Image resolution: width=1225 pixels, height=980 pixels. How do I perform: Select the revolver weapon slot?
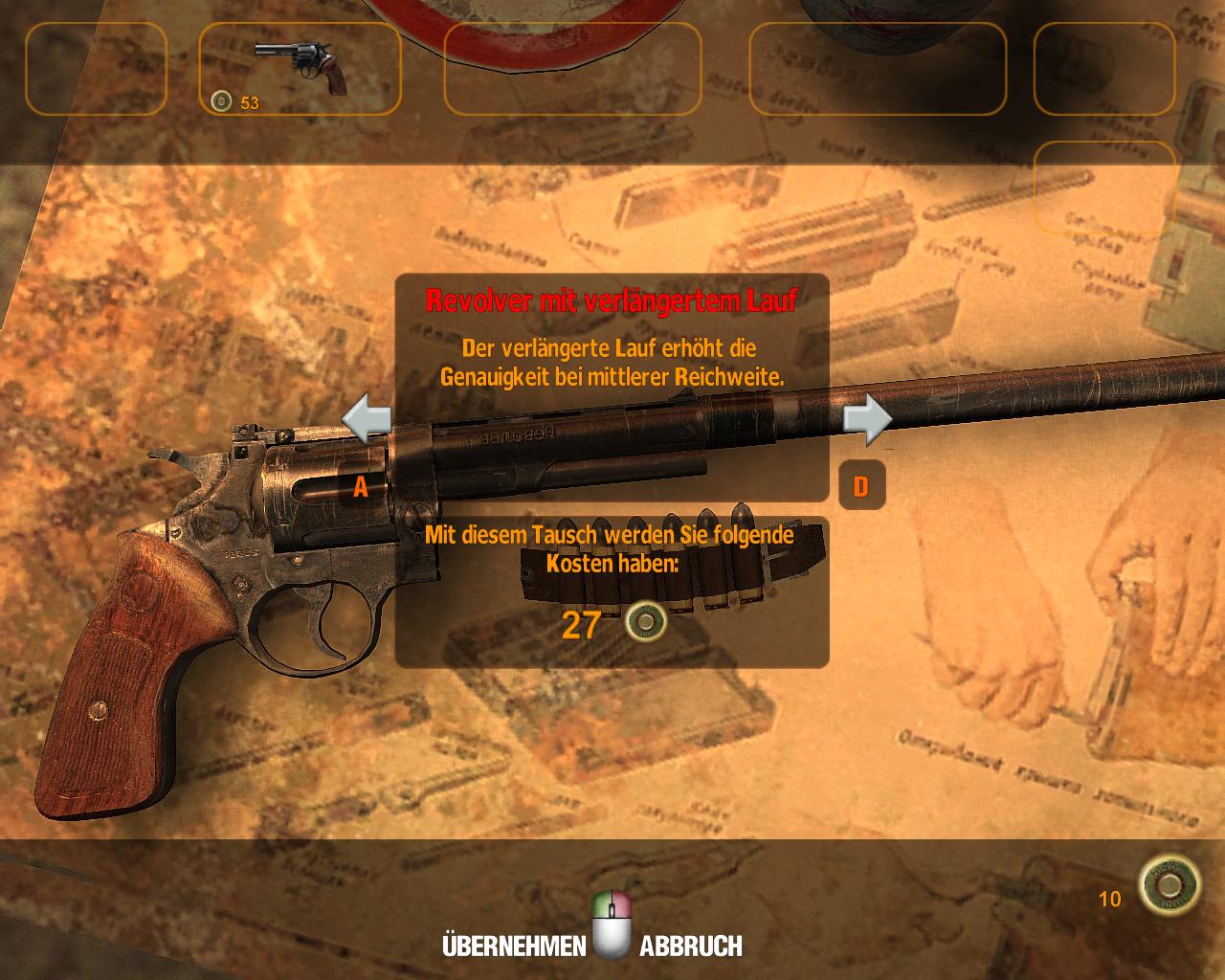300,69
